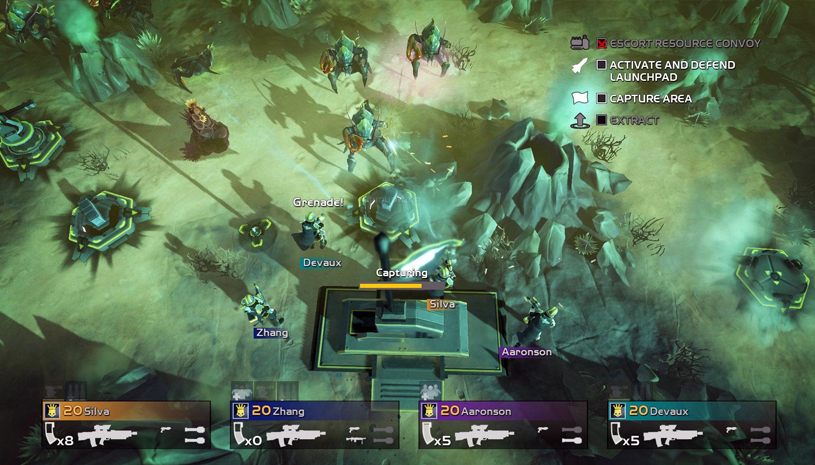
Task: Open Aaronson's player status panel
Action: (x=502, y=424)
